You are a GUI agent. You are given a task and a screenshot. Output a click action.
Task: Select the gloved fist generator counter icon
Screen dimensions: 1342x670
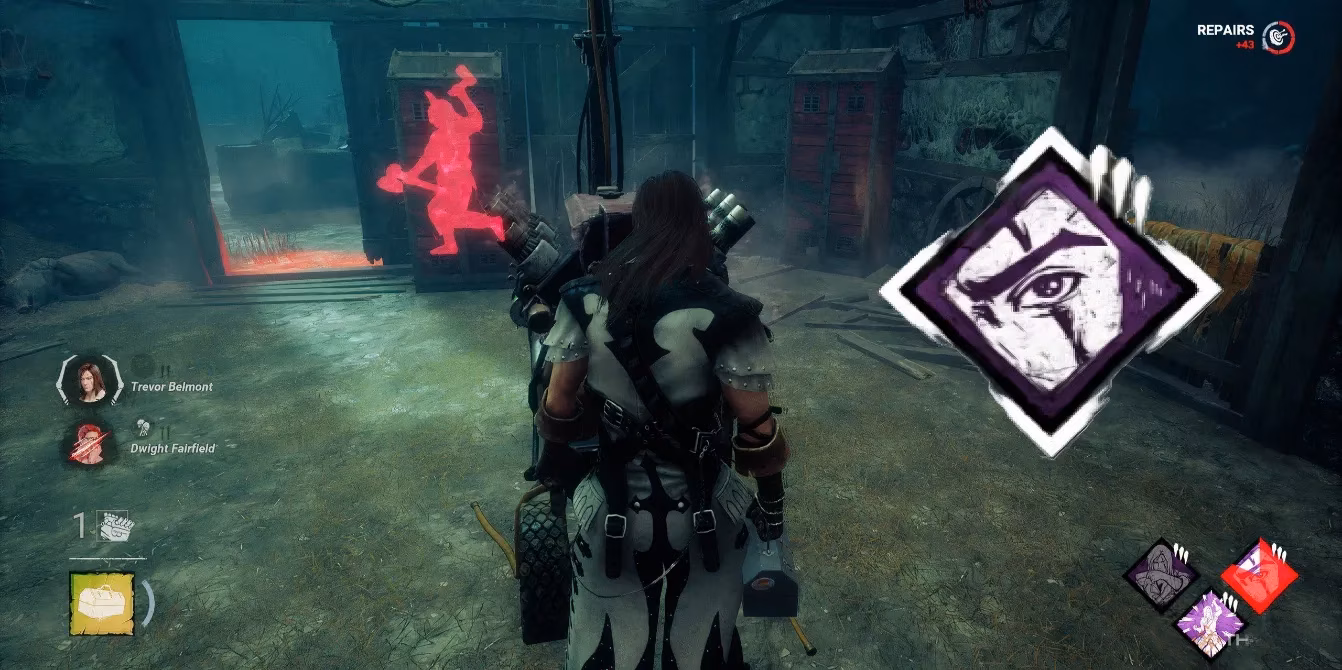(115, 526)
